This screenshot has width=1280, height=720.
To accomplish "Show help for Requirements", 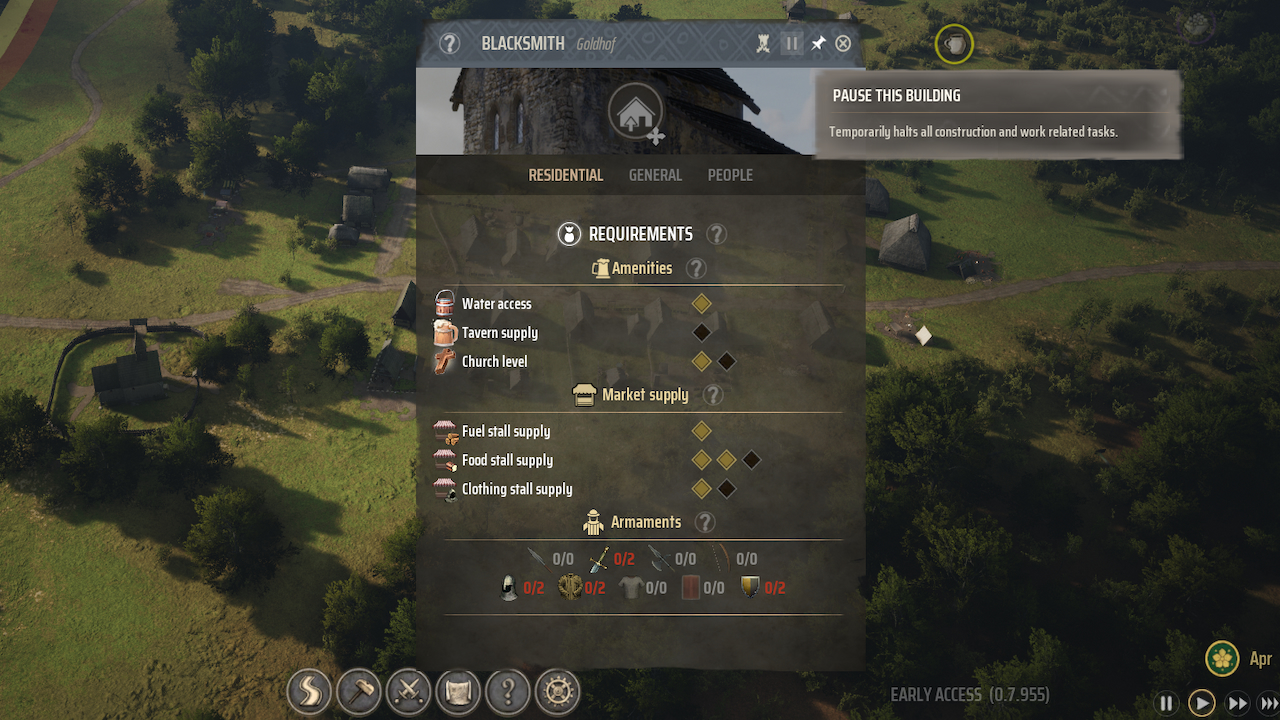I will click(x=716, y=234).
